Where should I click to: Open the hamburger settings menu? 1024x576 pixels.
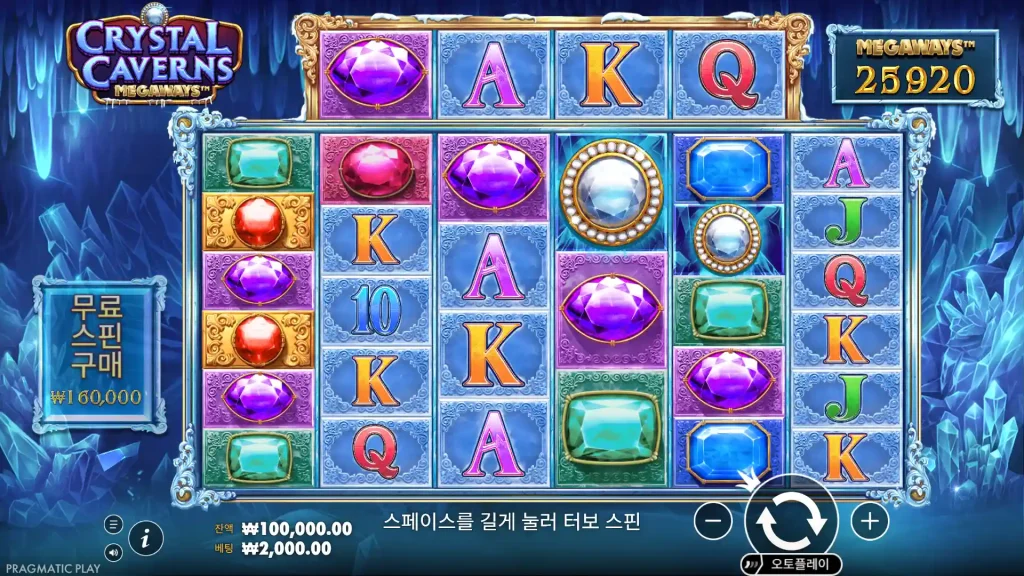pos(113,524)
